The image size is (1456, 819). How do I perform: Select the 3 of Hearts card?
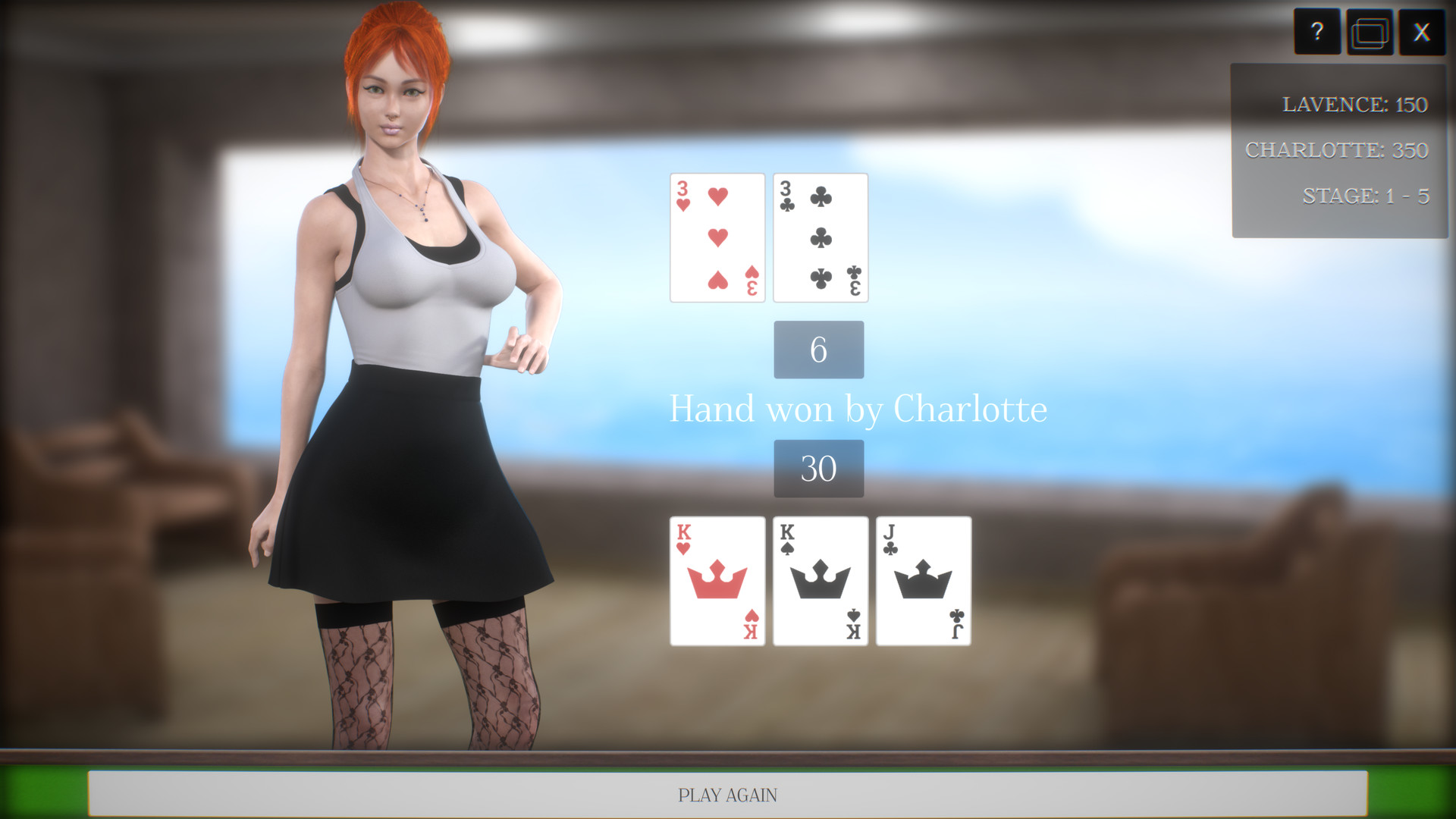717,237
